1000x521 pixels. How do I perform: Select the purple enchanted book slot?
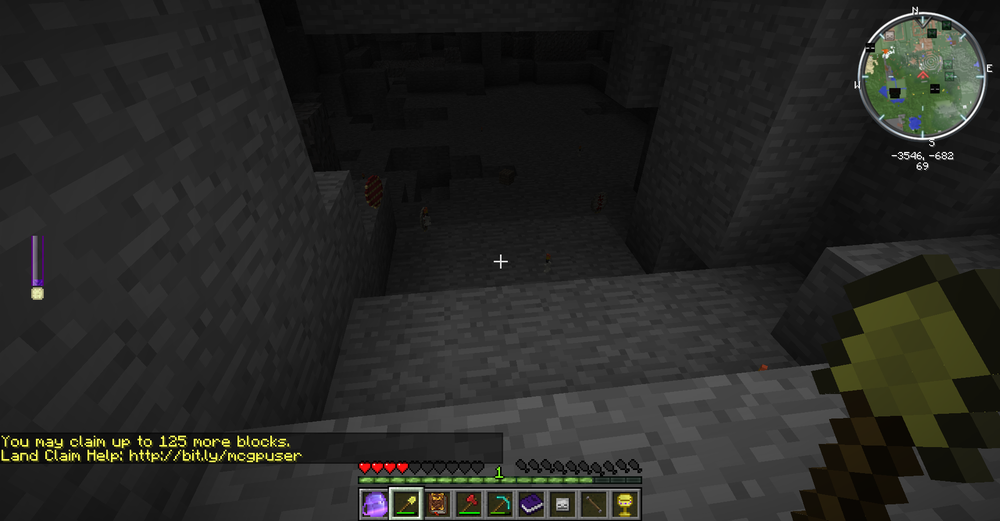coord(529,503)
